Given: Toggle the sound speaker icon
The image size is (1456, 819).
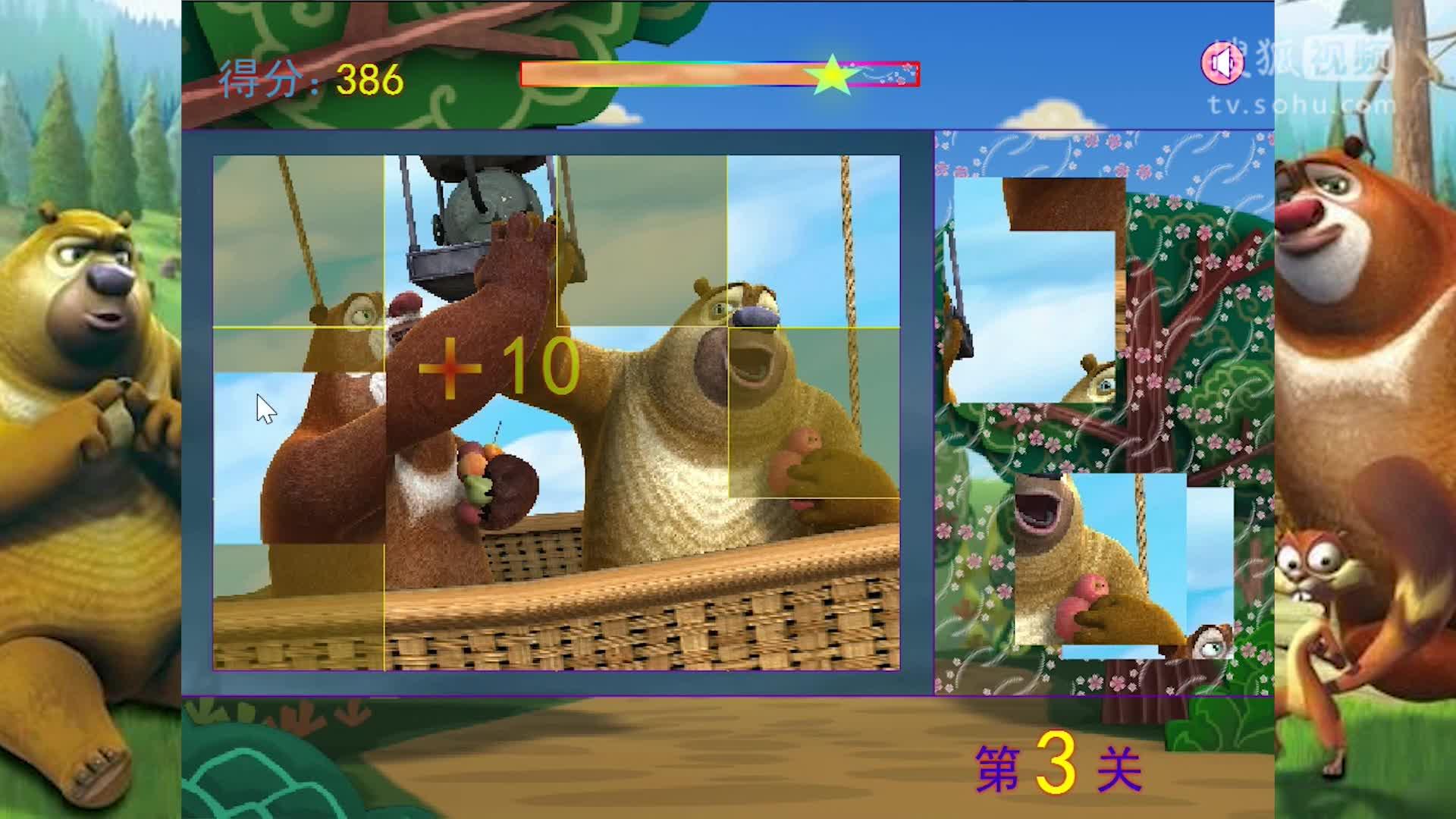Looking at the screenshot, I should [x=1222, y=64].
